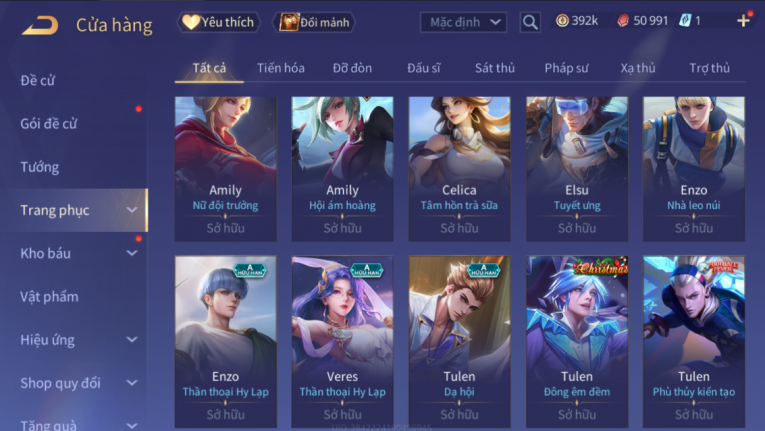
Task: Tap the plus icon to add currency
Action: click(743, 21)
